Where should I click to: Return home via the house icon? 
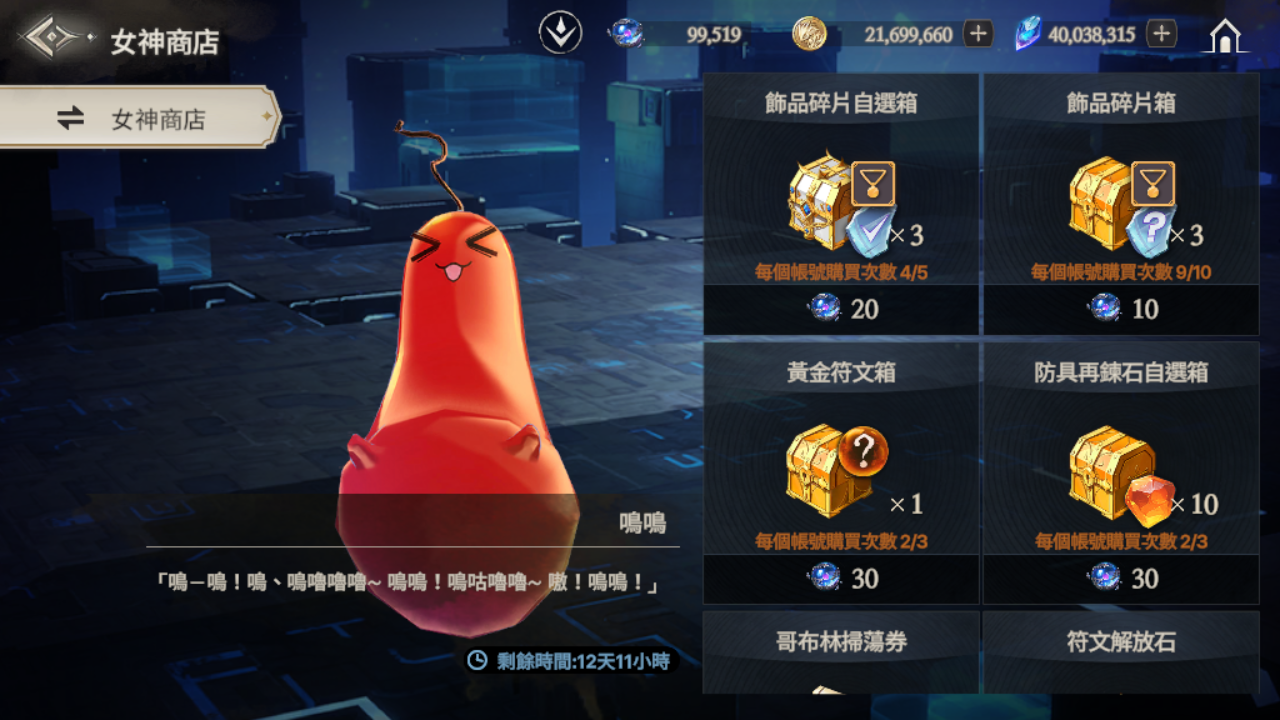point(1225,36)
